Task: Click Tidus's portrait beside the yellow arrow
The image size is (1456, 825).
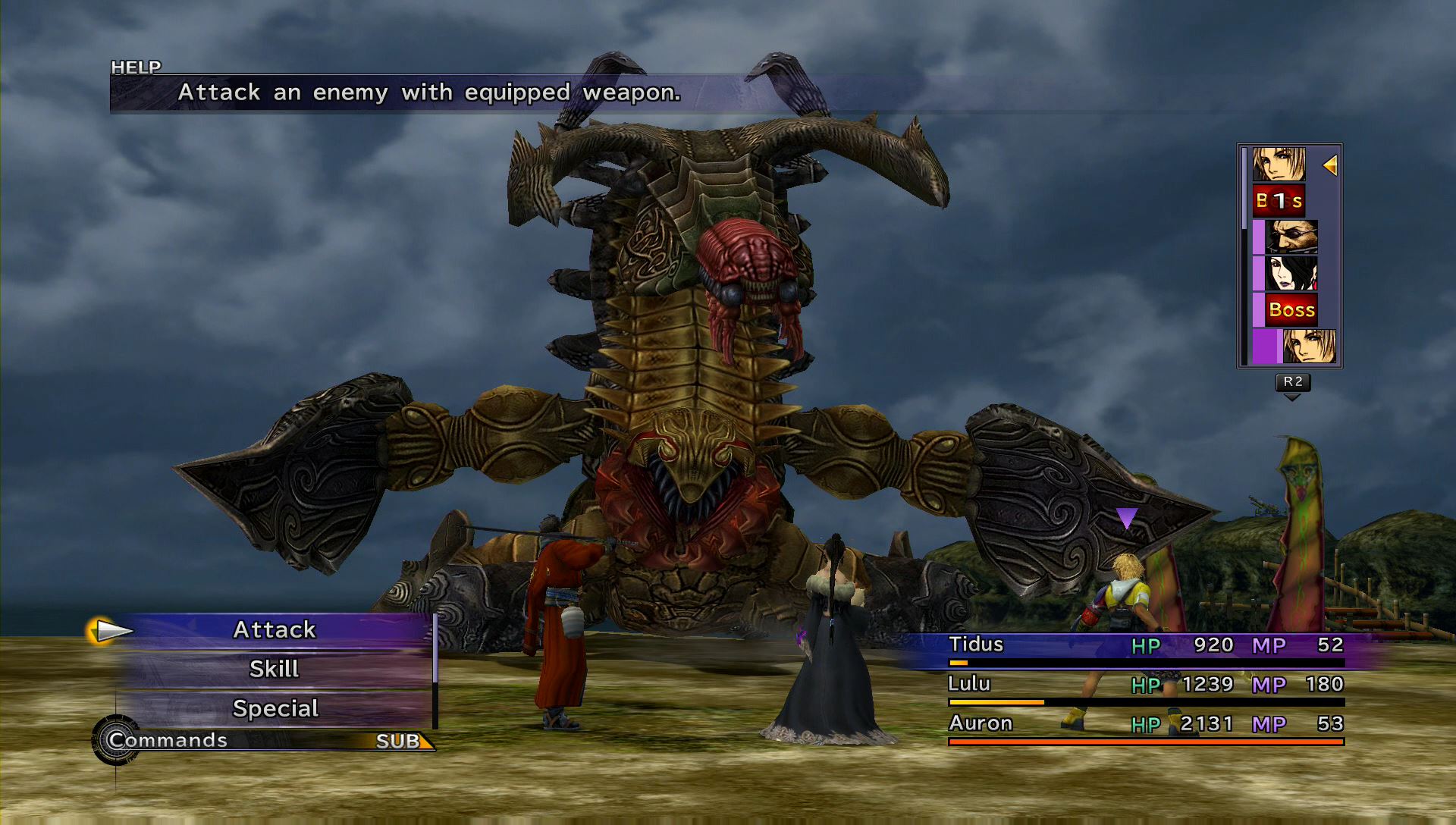Action: 1279,165
